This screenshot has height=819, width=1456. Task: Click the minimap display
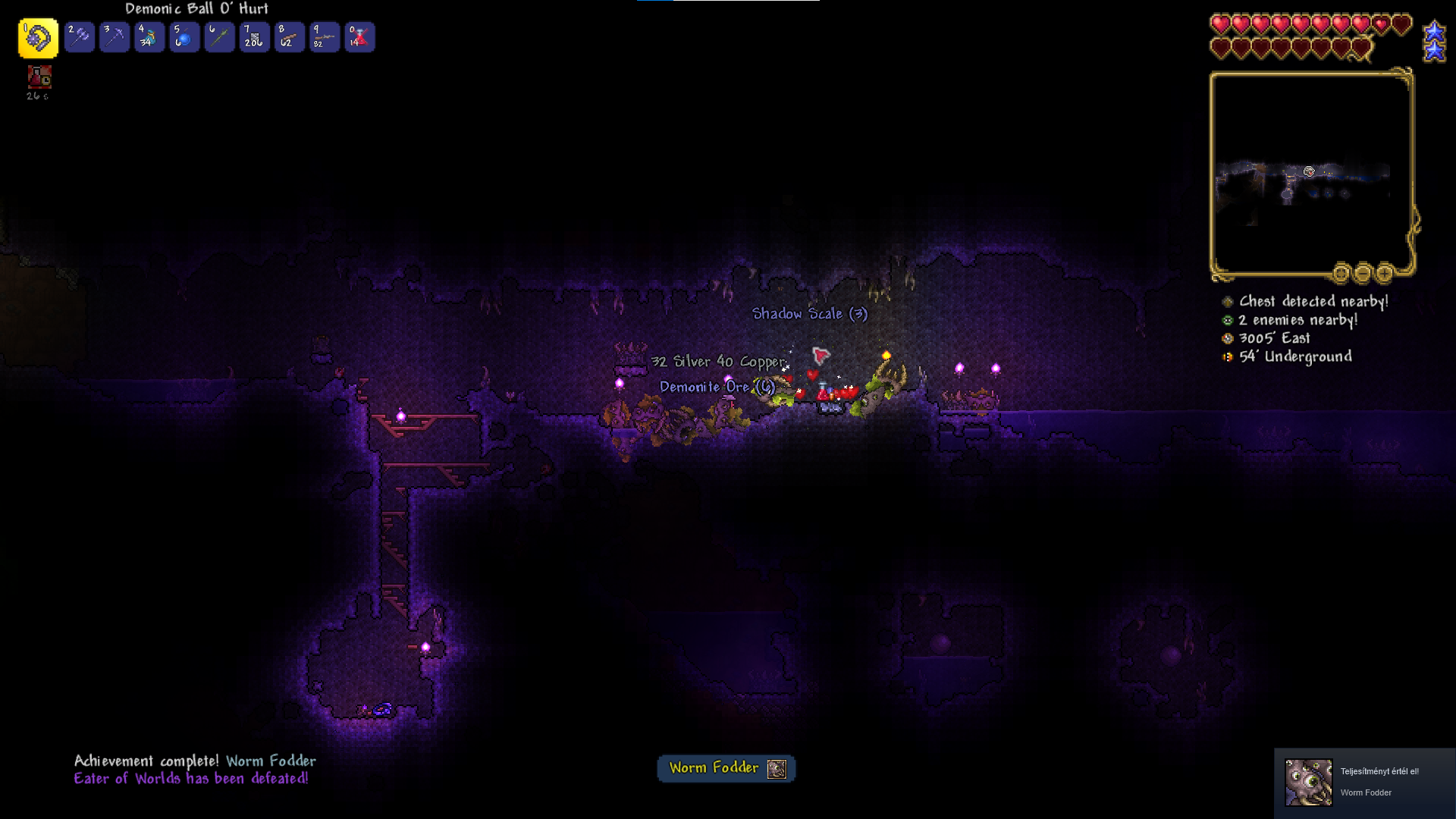1310,174
